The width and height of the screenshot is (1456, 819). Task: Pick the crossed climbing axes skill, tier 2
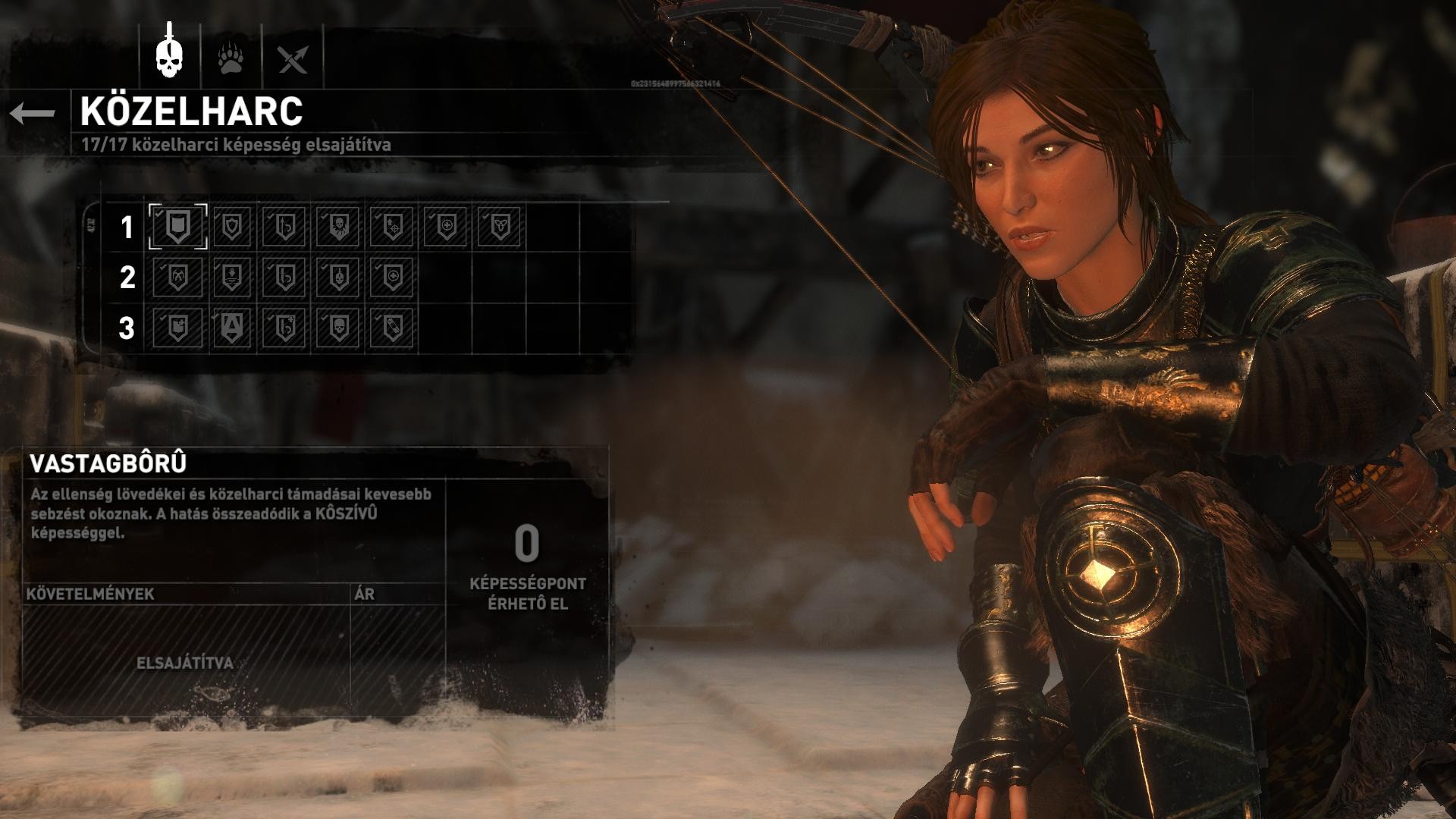(x=178, y=278)
